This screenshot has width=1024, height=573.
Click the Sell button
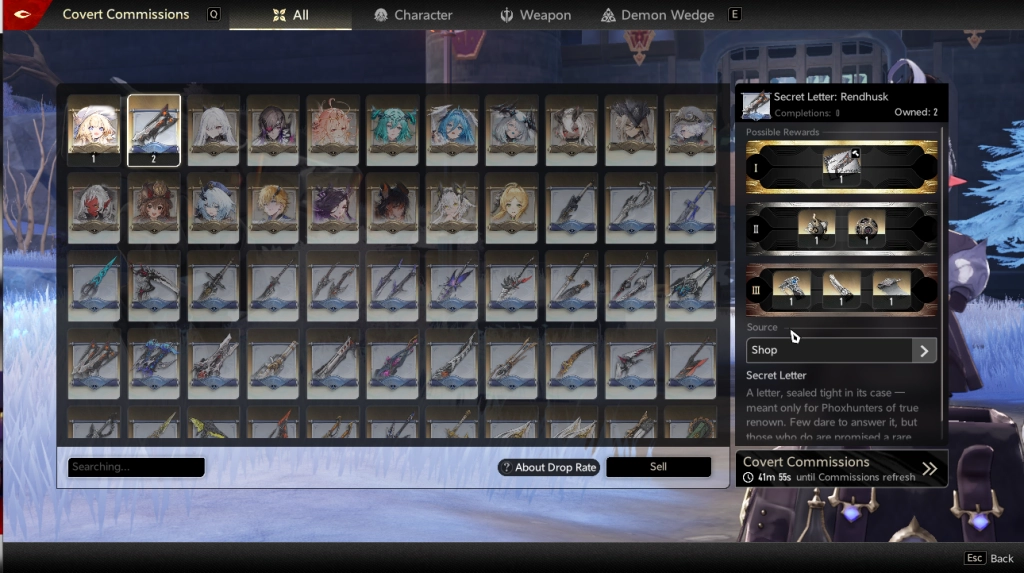[658, 467]
